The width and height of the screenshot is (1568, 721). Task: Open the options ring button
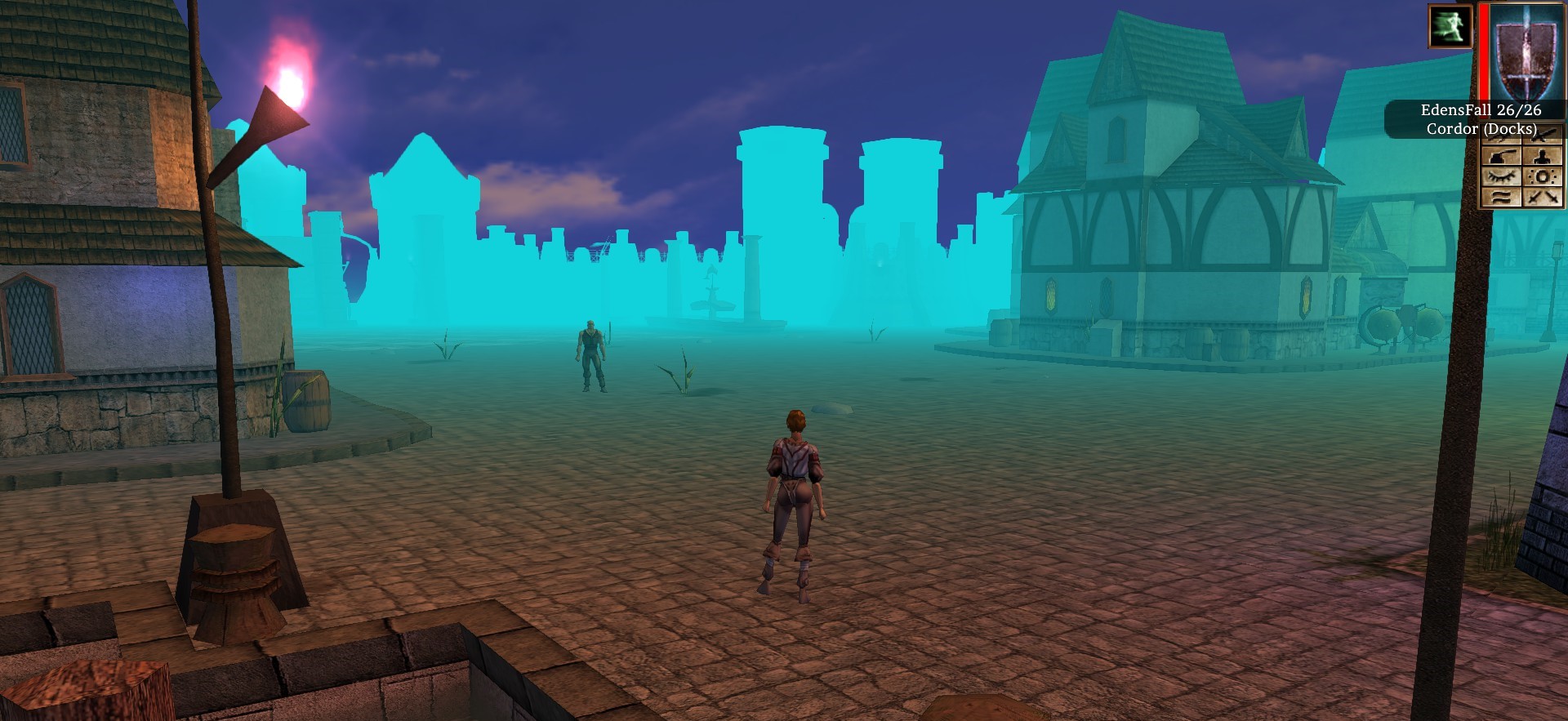coord(1543,177)
